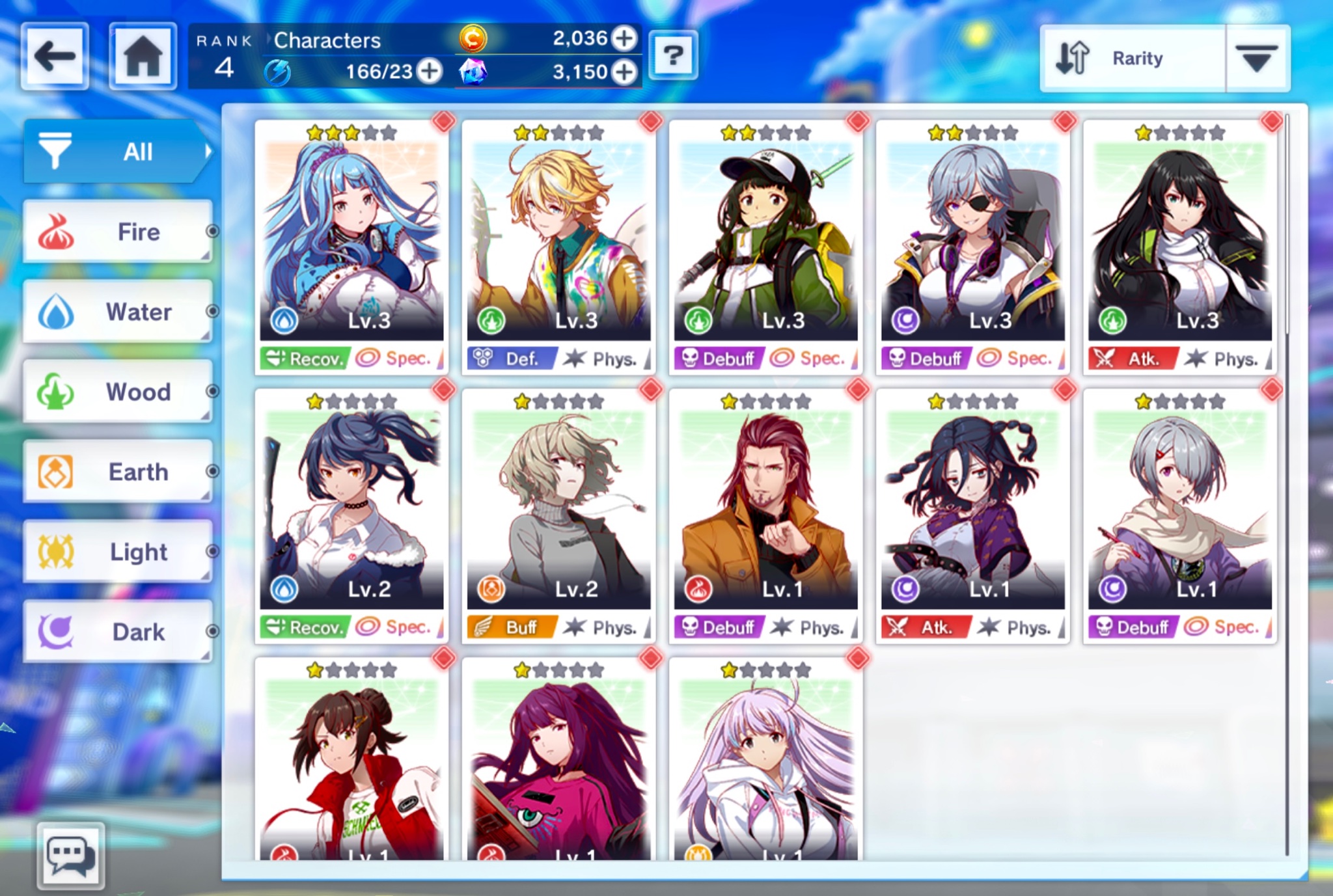The height and width of the screenshot is (896, 1333).
Task: Return to the home screen
Action: [x=143, y=56]
